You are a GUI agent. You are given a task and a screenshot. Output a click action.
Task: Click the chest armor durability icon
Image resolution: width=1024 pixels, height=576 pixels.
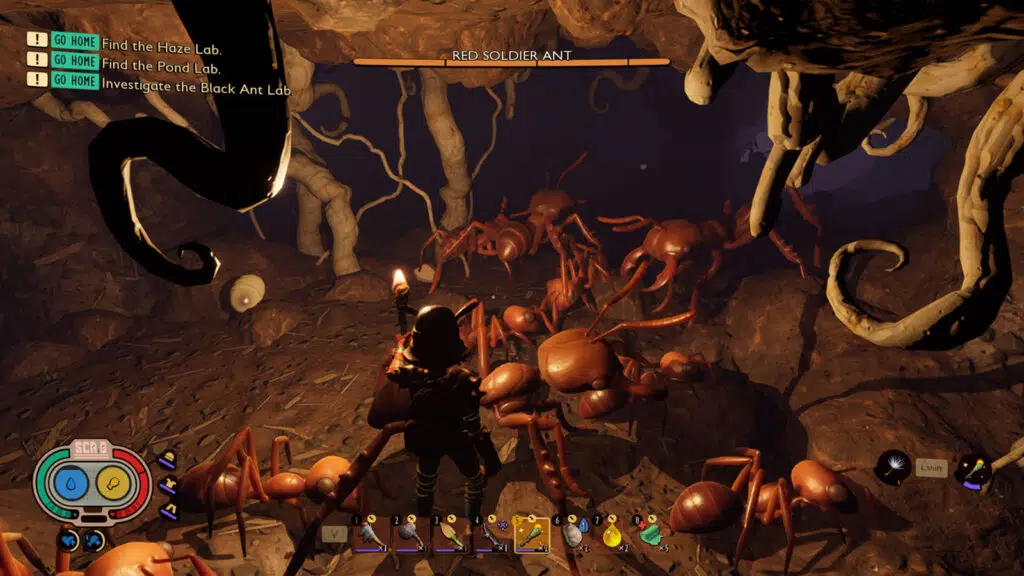pos(168,484)
